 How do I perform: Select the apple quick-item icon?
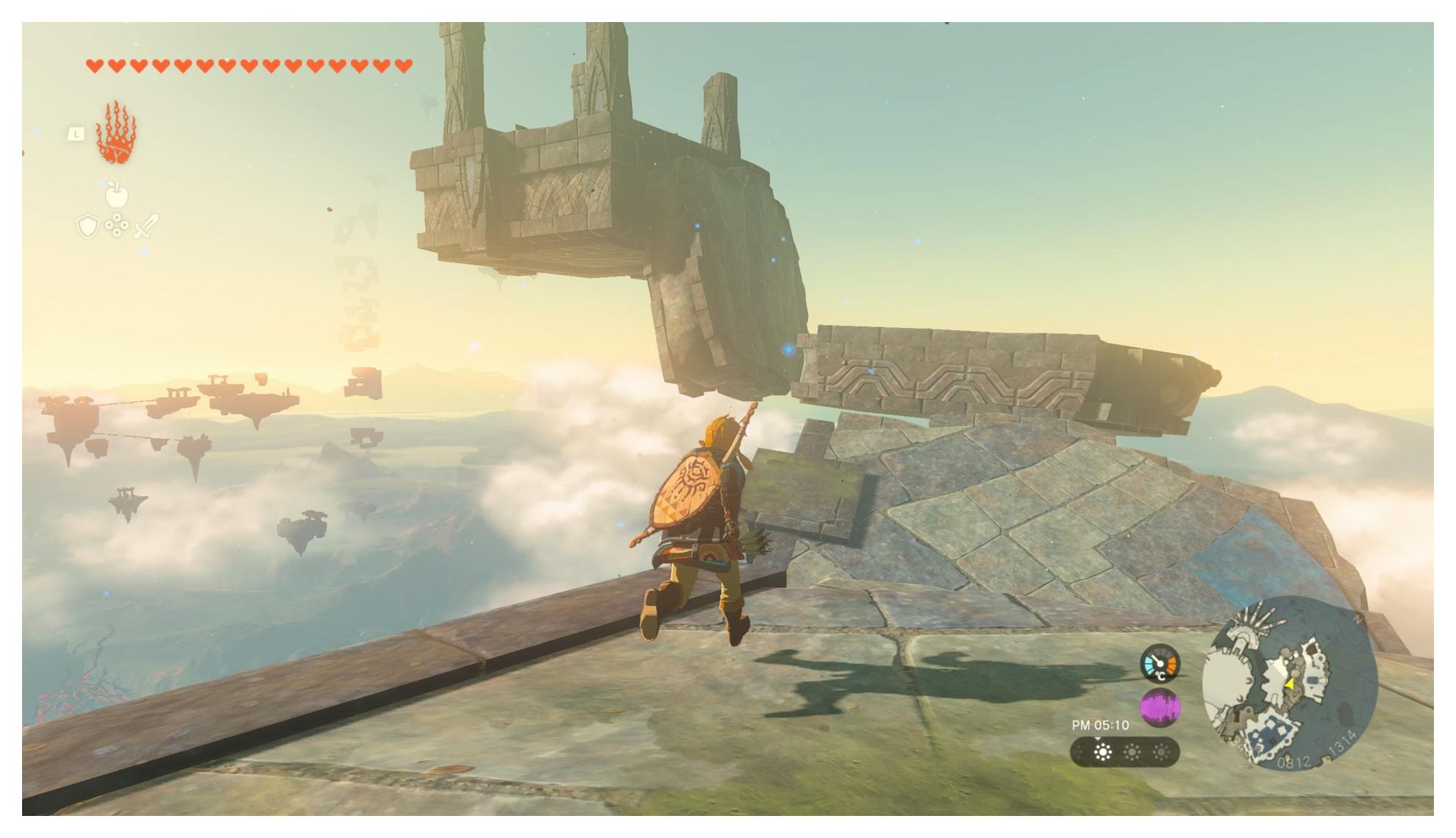[117, 196]
